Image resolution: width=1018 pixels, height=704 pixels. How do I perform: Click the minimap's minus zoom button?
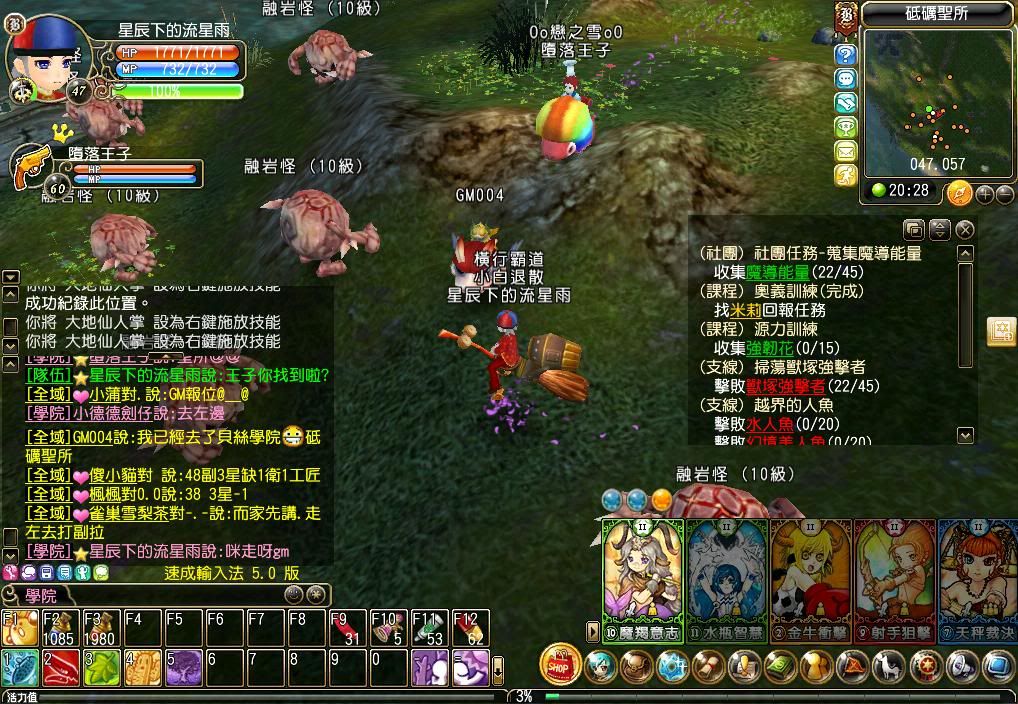tap(1004, 194)
